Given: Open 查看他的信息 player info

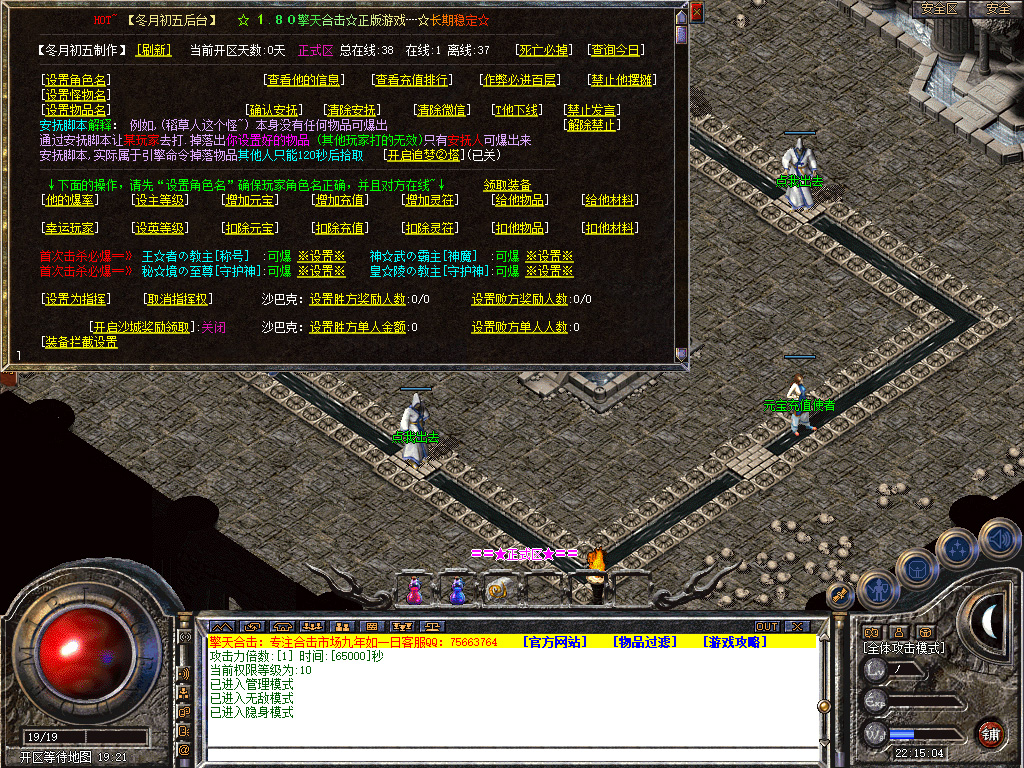Looking at the screenshot, I should [x=305, y=80].
